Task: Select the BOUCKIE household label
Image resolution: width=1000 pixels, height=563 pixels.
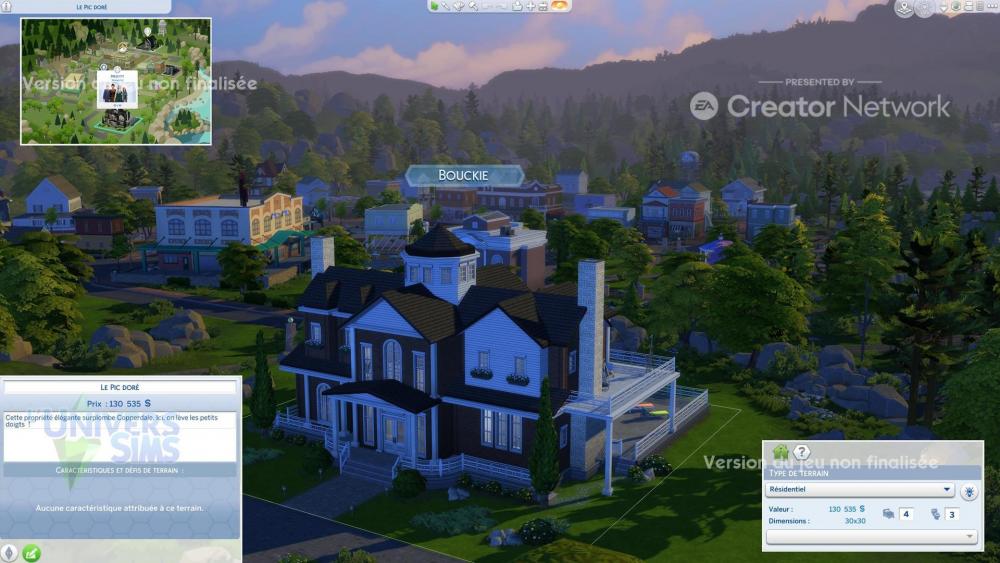Action: click(x=464, y=176)
